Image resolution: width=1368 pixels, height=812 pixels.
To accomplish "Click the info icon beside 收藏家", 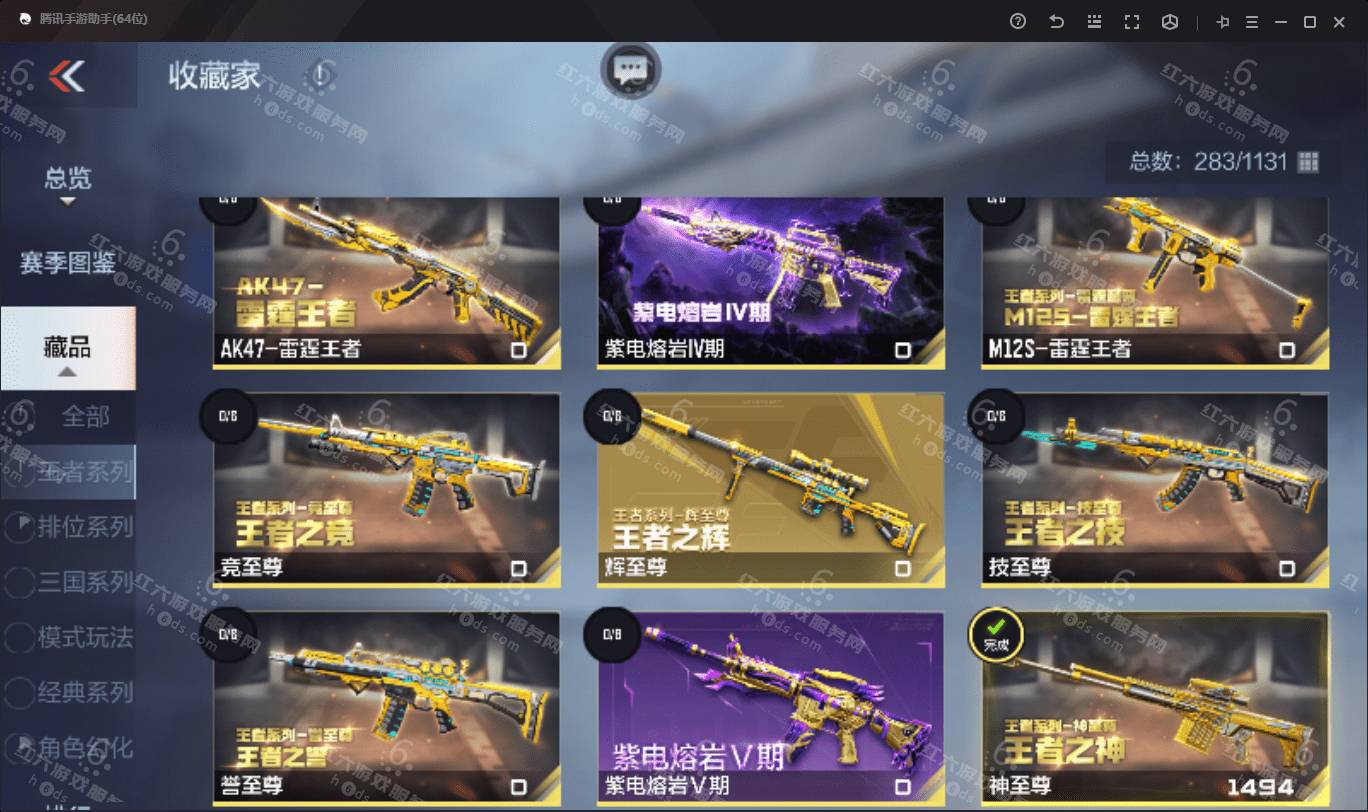I will pos(320,74).
